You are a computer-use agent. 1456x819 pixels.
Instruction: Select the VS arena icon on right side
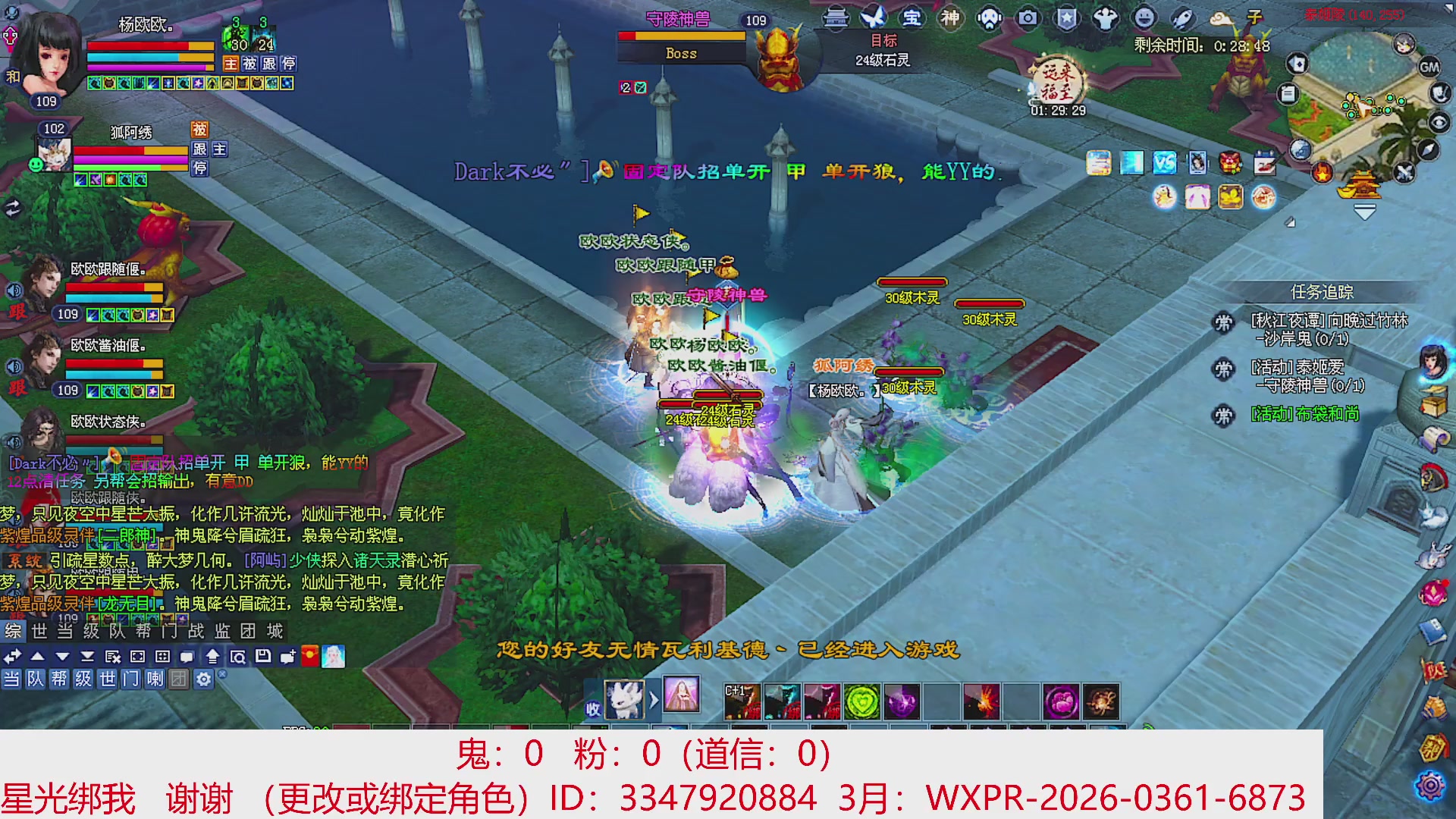(x=1164, y=162)
